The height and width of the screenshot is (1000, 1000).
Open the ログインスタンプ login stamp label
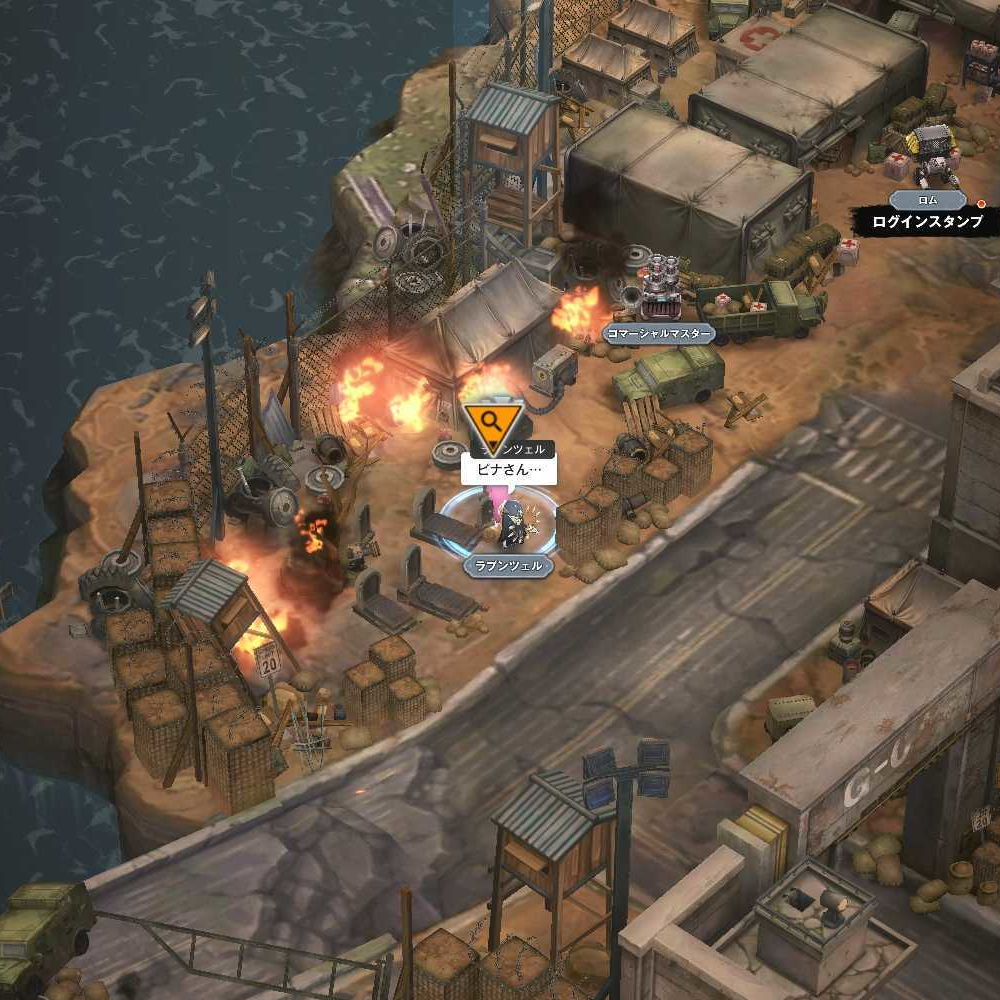pyautogui.click(x=927, y=222)
